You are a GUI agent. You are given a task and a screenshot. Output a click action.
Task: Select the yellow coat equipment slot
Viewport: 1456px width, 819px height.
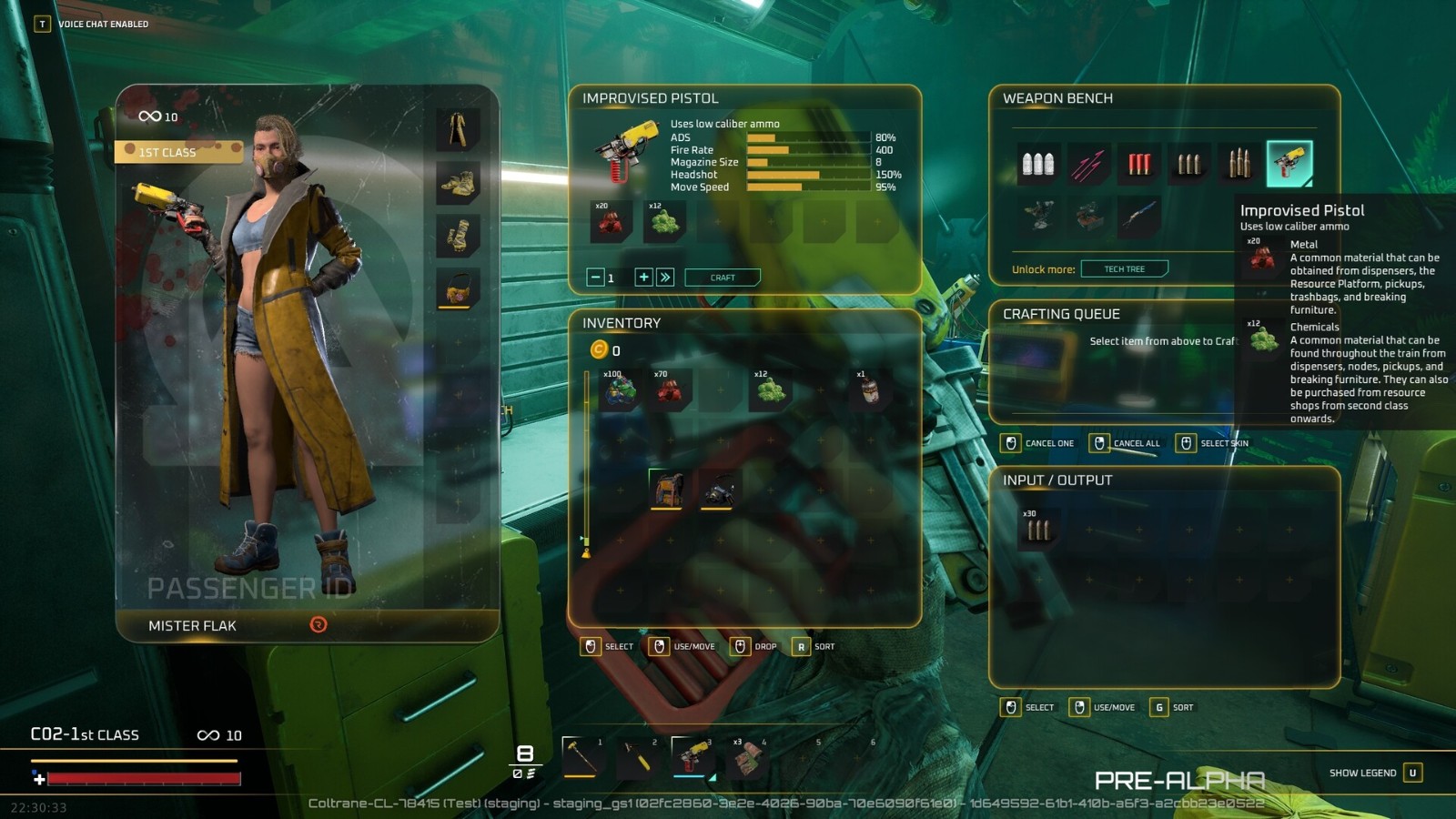[x=458, y=129]
